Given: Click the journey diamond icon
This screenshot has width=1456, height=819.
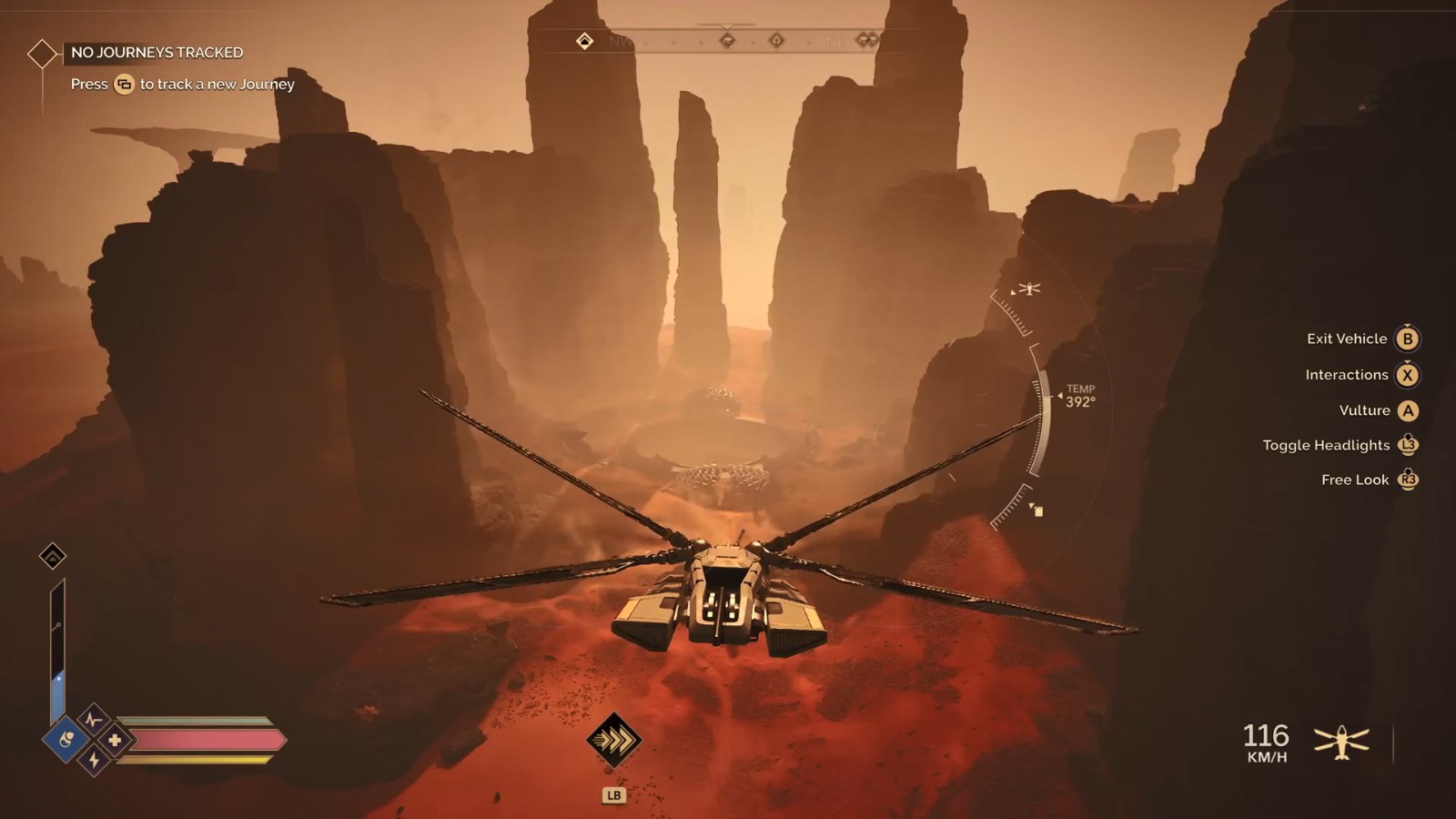Looking at the screenshot, I should 42,54.
